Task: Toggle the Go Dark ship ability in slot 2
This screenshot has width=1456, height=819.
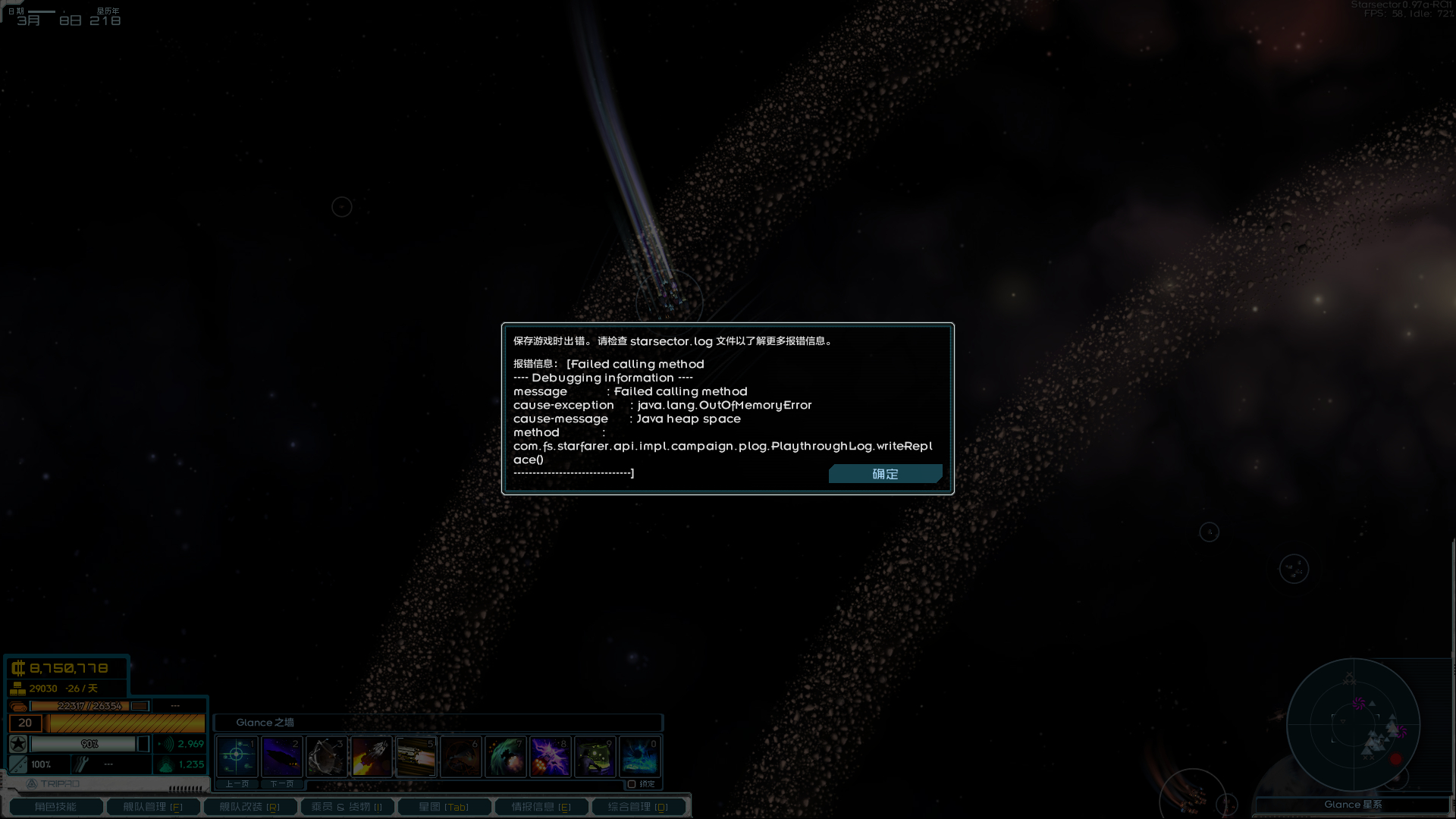Action: [281, 756]
